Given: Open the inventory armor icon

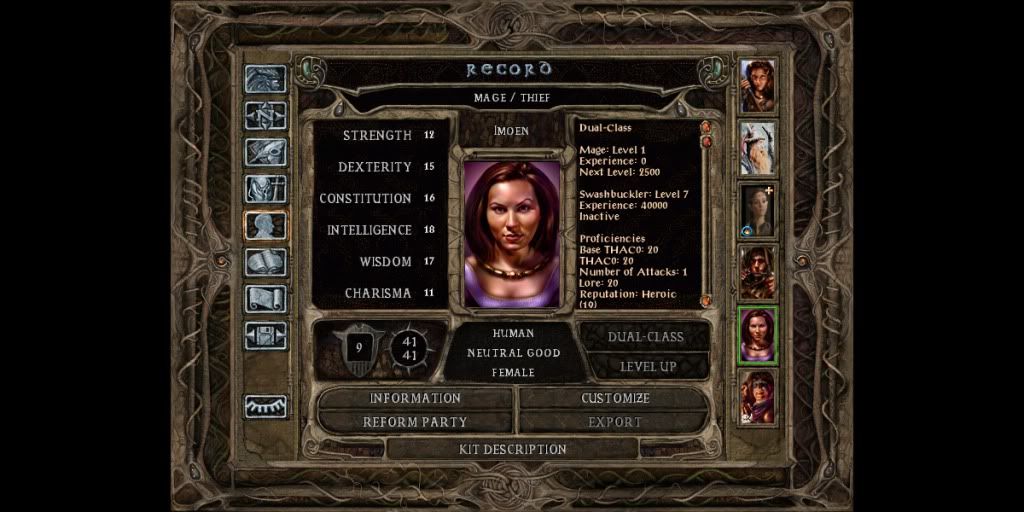Looking at the screenshot, I should click(266, 189).
